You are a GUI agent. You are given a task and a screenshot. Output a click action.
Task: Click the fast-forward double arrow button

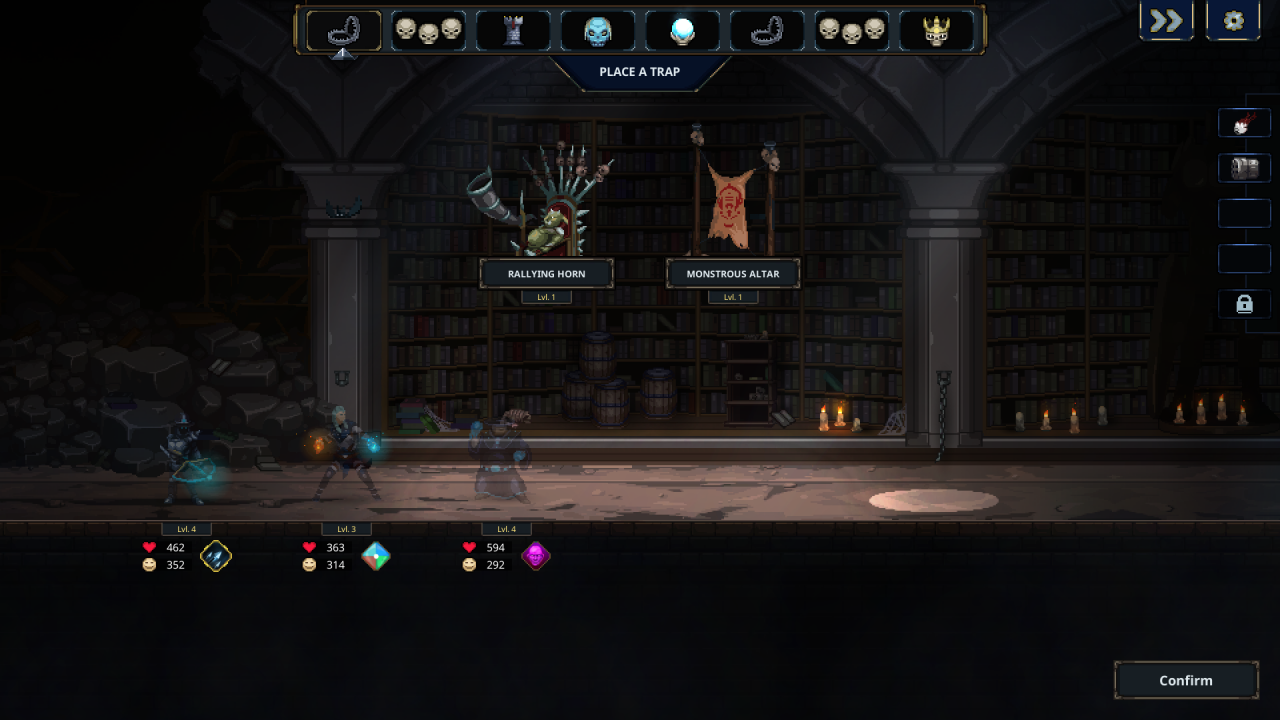pos(1166,21)
